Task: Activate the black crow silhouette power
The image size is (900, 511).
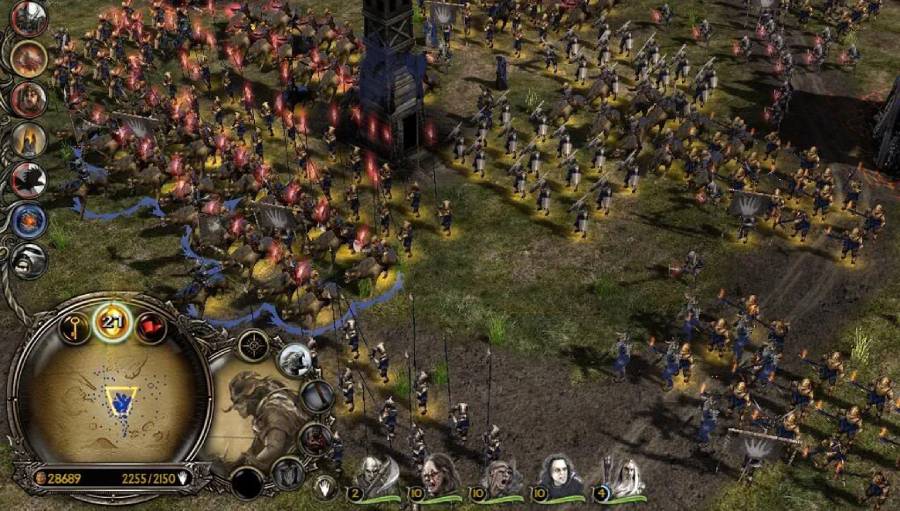Action: (x=29, y=180)
